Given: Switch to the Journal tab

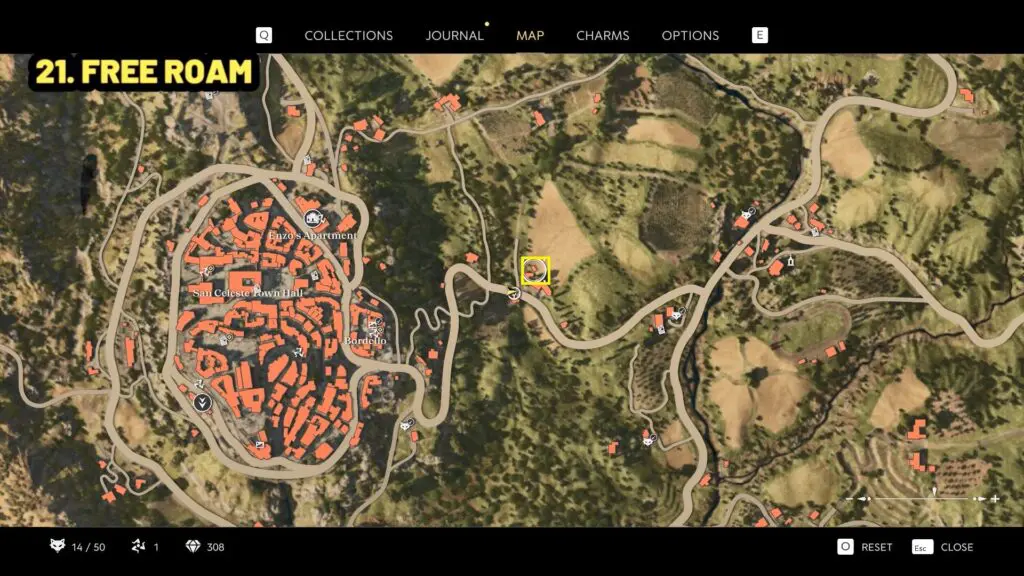Looking at the screenshot, I should click(454, 35).
